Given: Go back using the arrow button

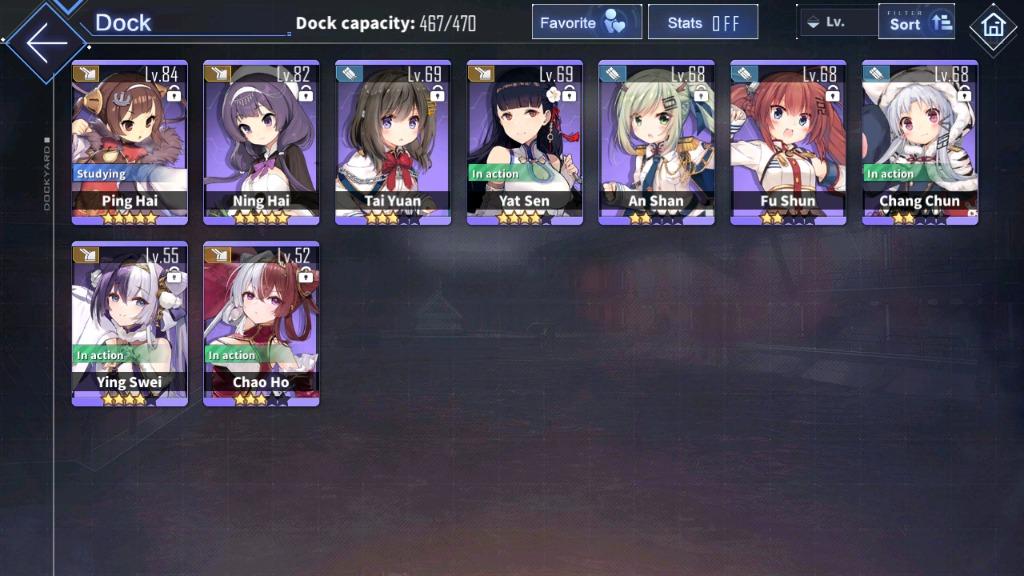Looking at the screenshot, I should pos(46,42).
